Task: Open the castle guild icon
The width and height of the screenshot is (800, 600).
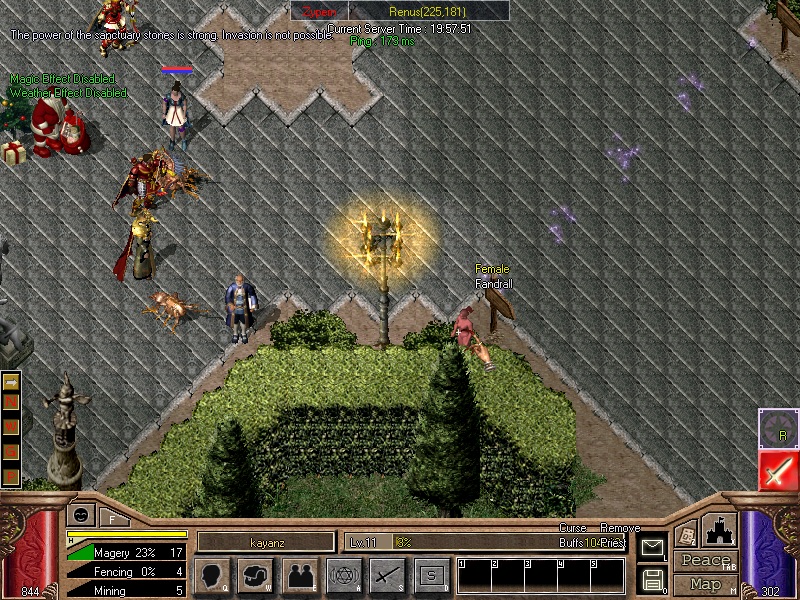Action: [x=720, y=529]
